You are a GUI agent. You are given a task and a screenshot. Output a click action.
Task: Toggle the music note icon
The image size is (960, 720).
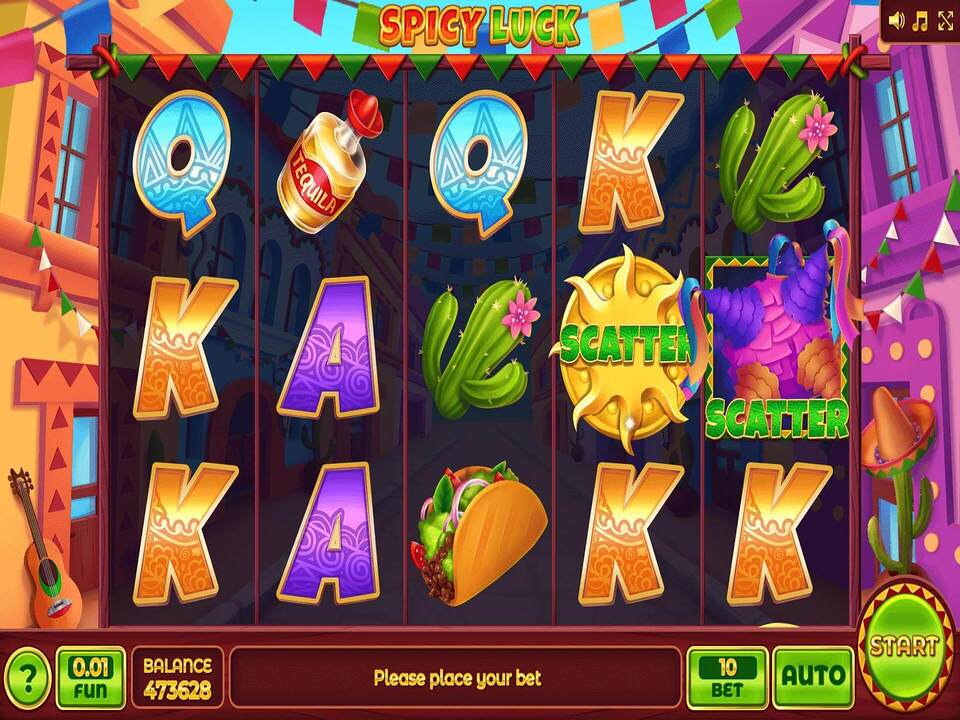tap(920, 19)
